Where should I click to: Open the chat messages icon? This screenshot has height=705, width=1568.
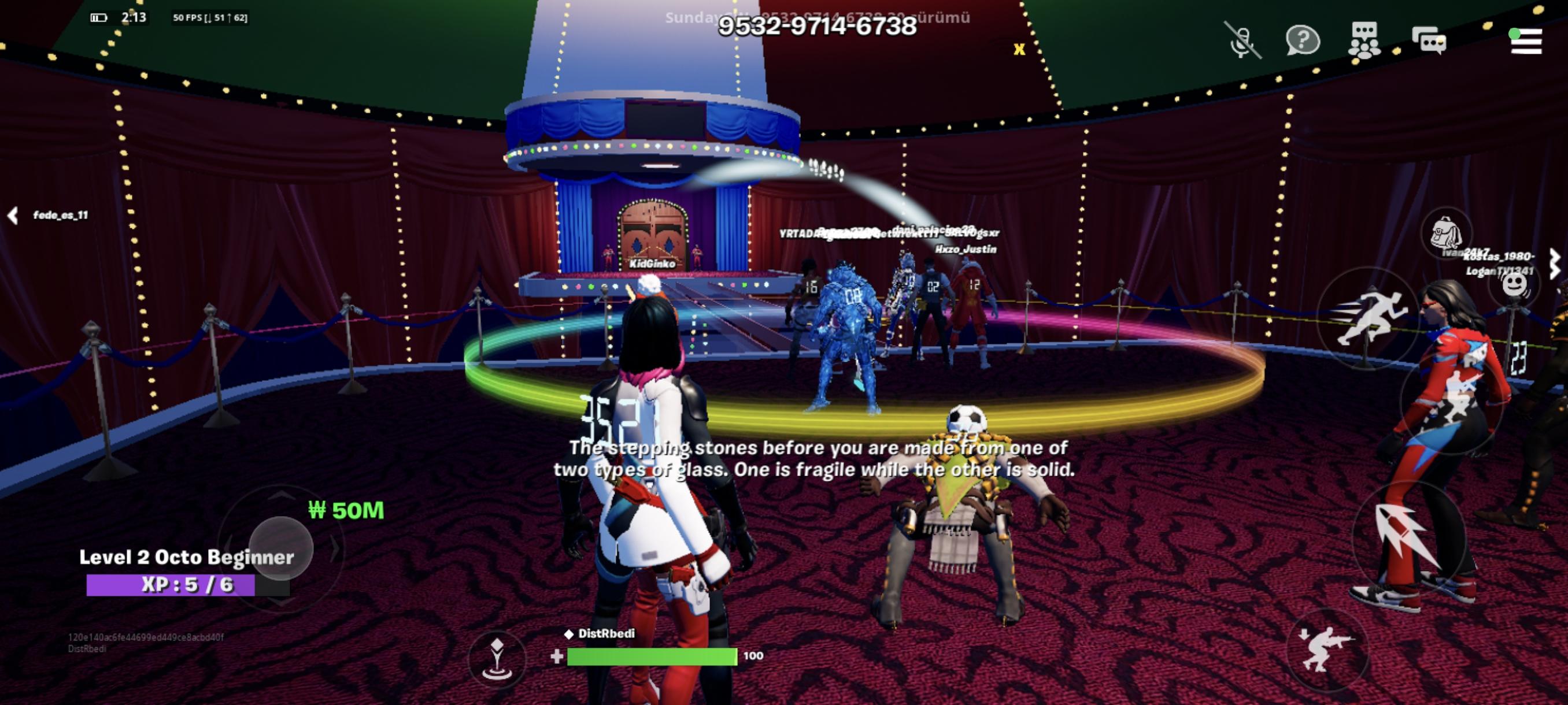tap(1429, 40)
